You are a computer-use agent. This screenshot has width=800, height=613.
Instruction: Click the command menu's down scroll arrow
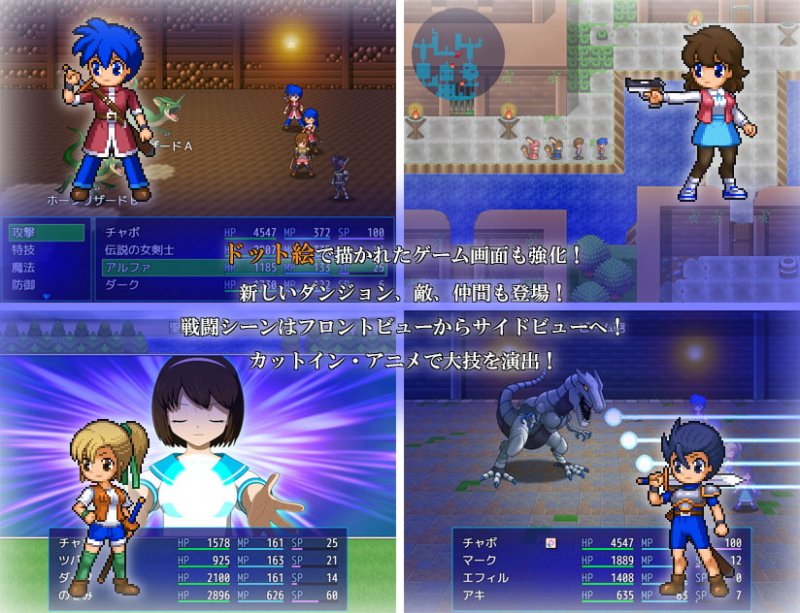pyautogui.click(x=44, y=297)
